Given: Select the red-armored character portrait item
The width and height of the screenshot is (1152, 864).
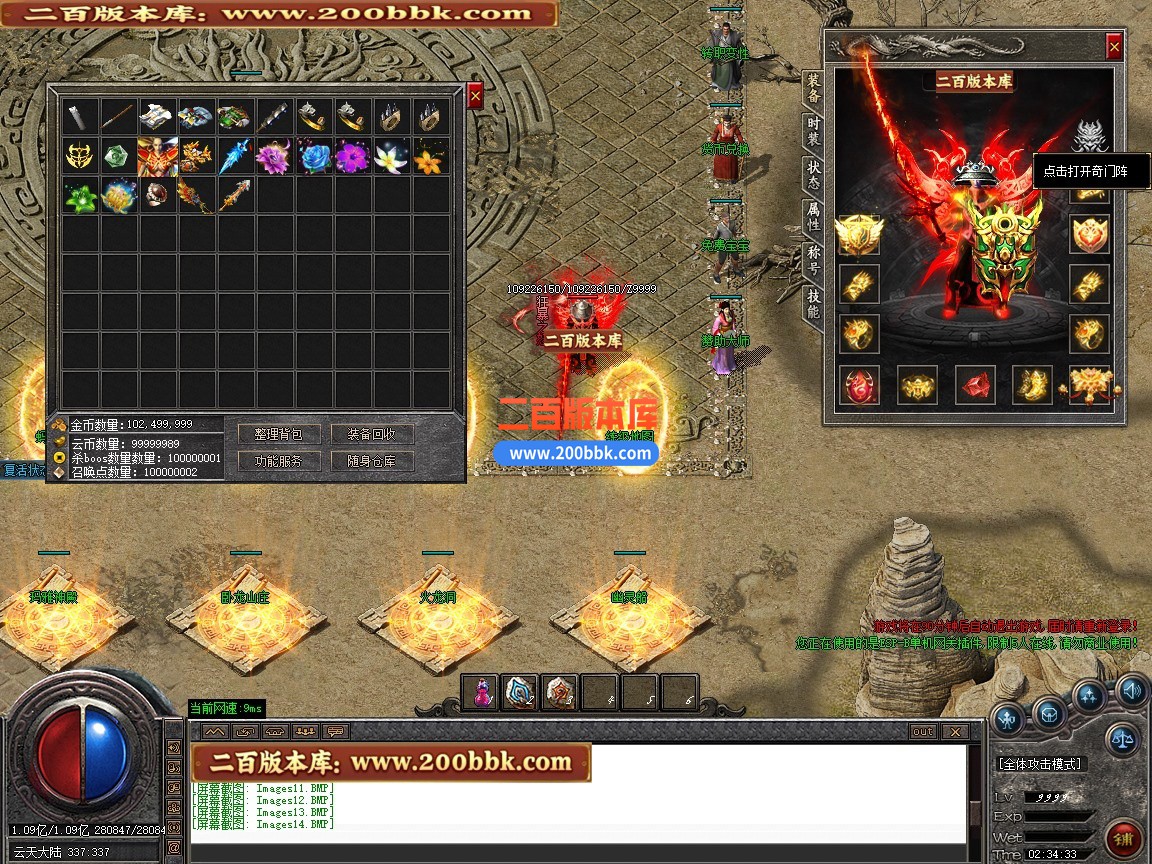Looking at the screenshot, I should [158, 157].
